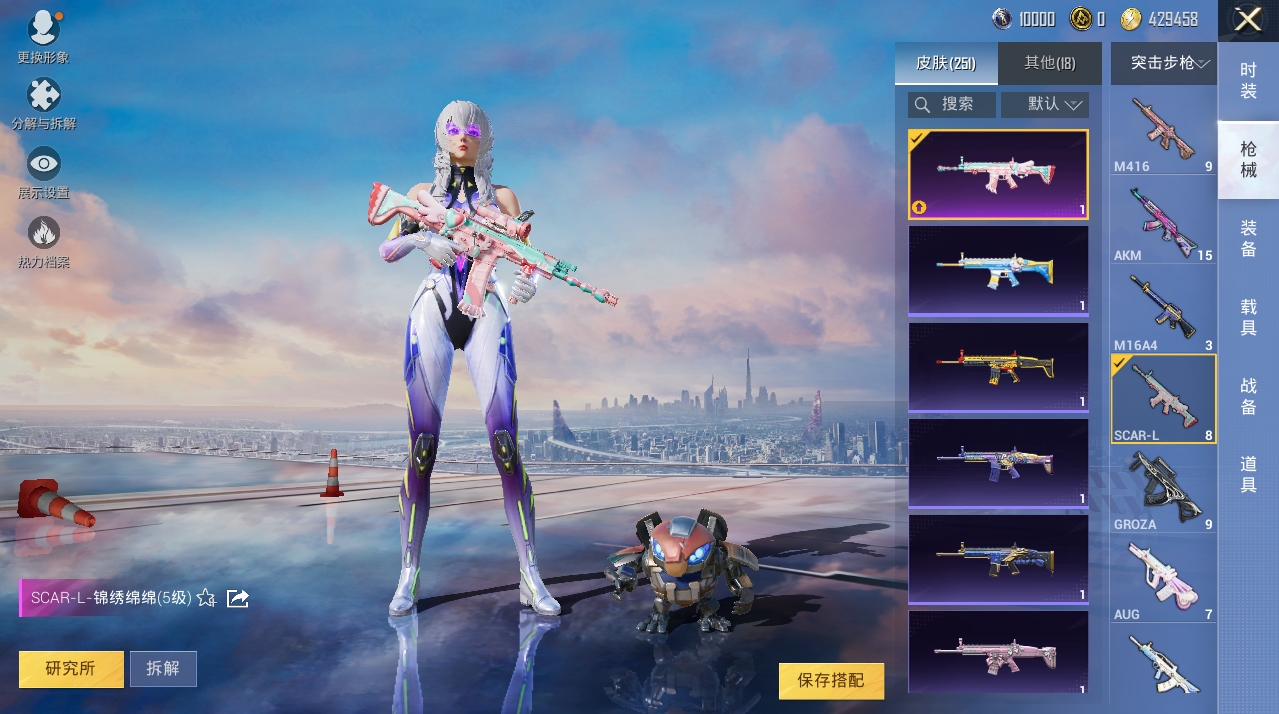
Task: Switch to the 载具 vehicles category
Action: pyautogui.click(x=1248, y=316)
